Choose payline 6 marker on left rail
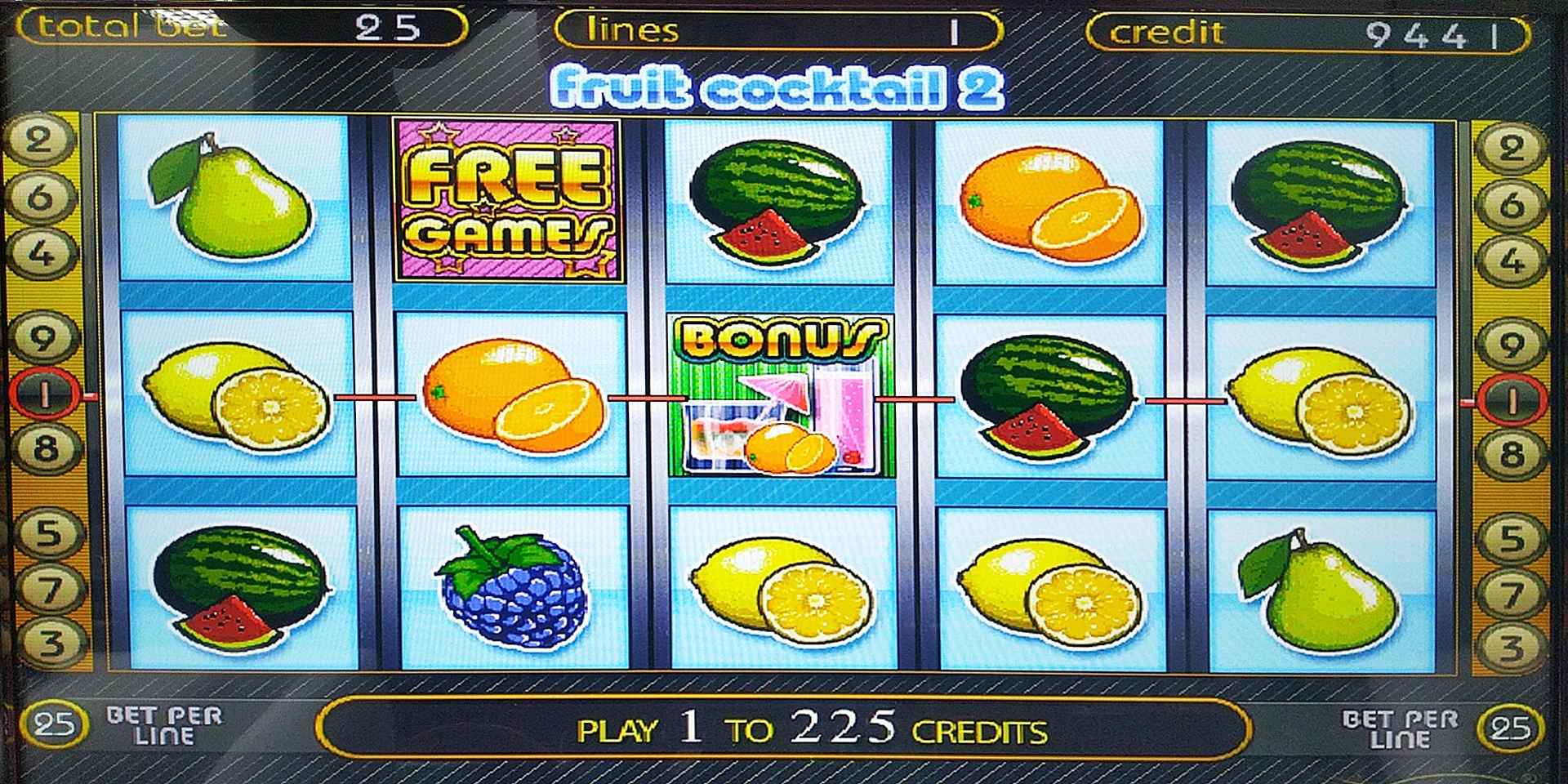Viewport: 1568px width, 784px height. 40,198
